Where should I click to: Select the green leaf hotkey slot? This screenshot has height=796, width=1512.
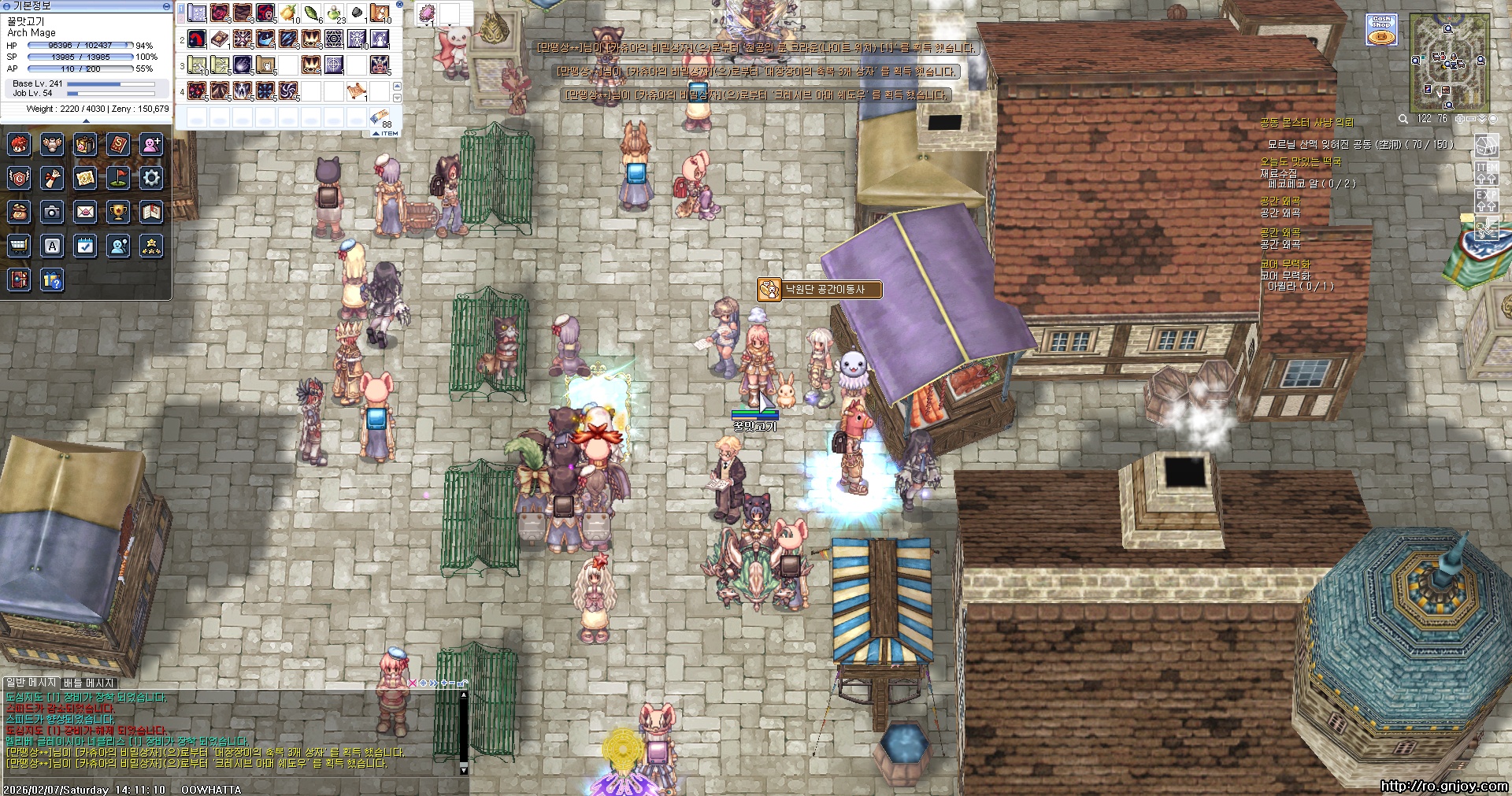pyautogui.click(x=312, y=13)
